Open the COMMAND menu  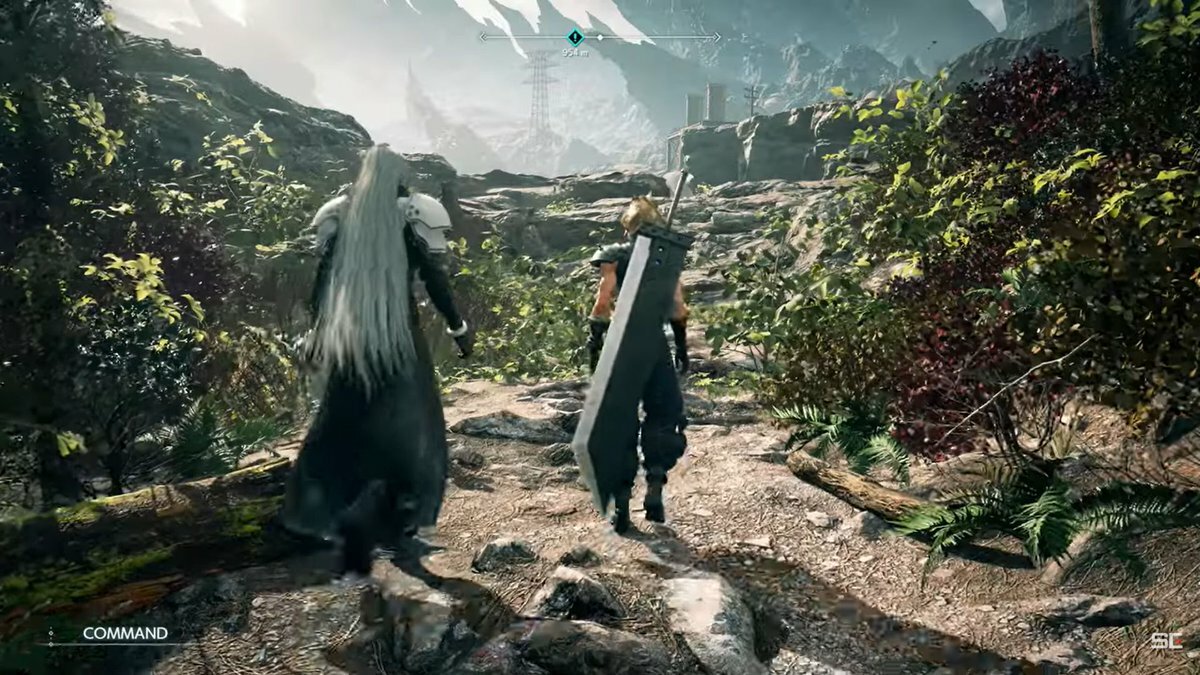(x=124, y=633)
